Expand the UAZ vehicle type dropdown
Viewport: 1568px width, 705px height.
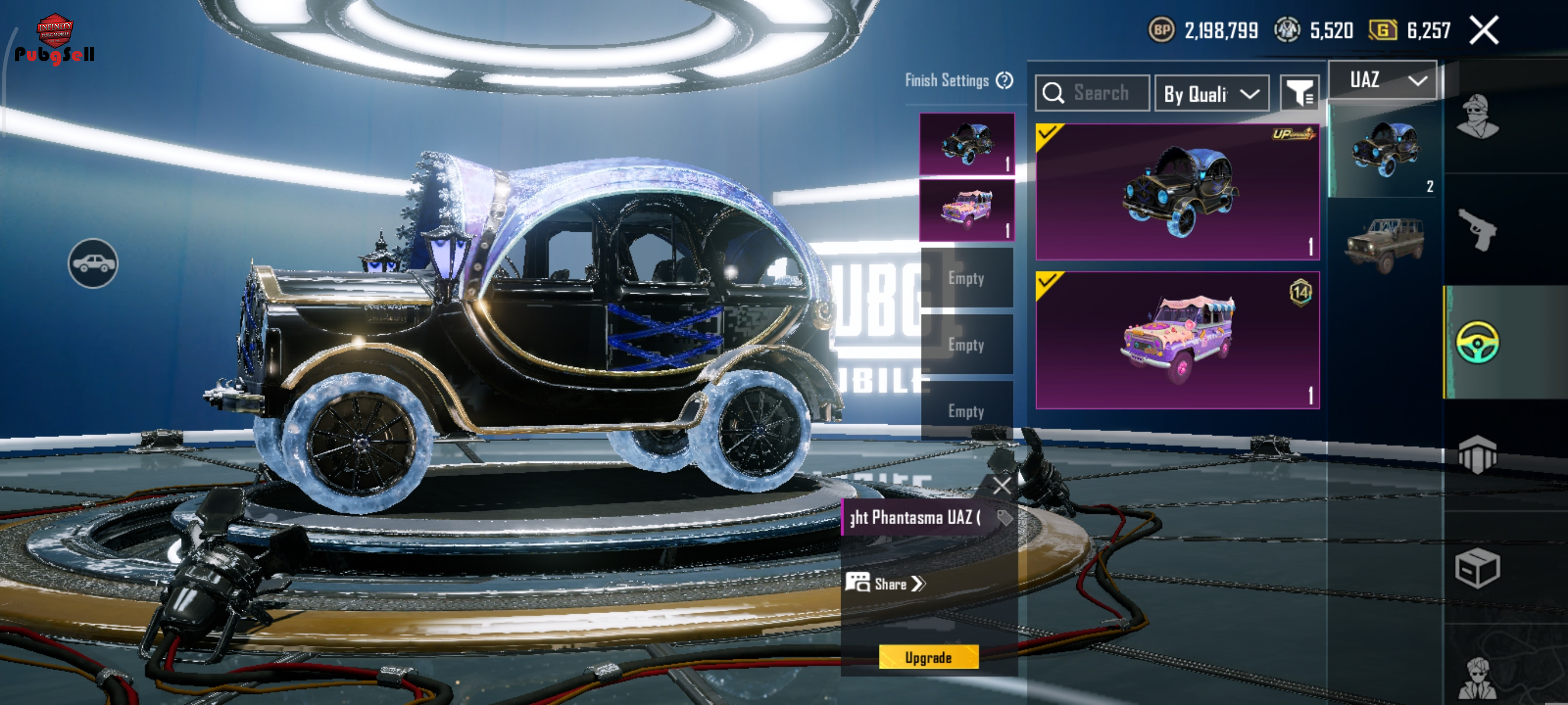[1382, 80]
